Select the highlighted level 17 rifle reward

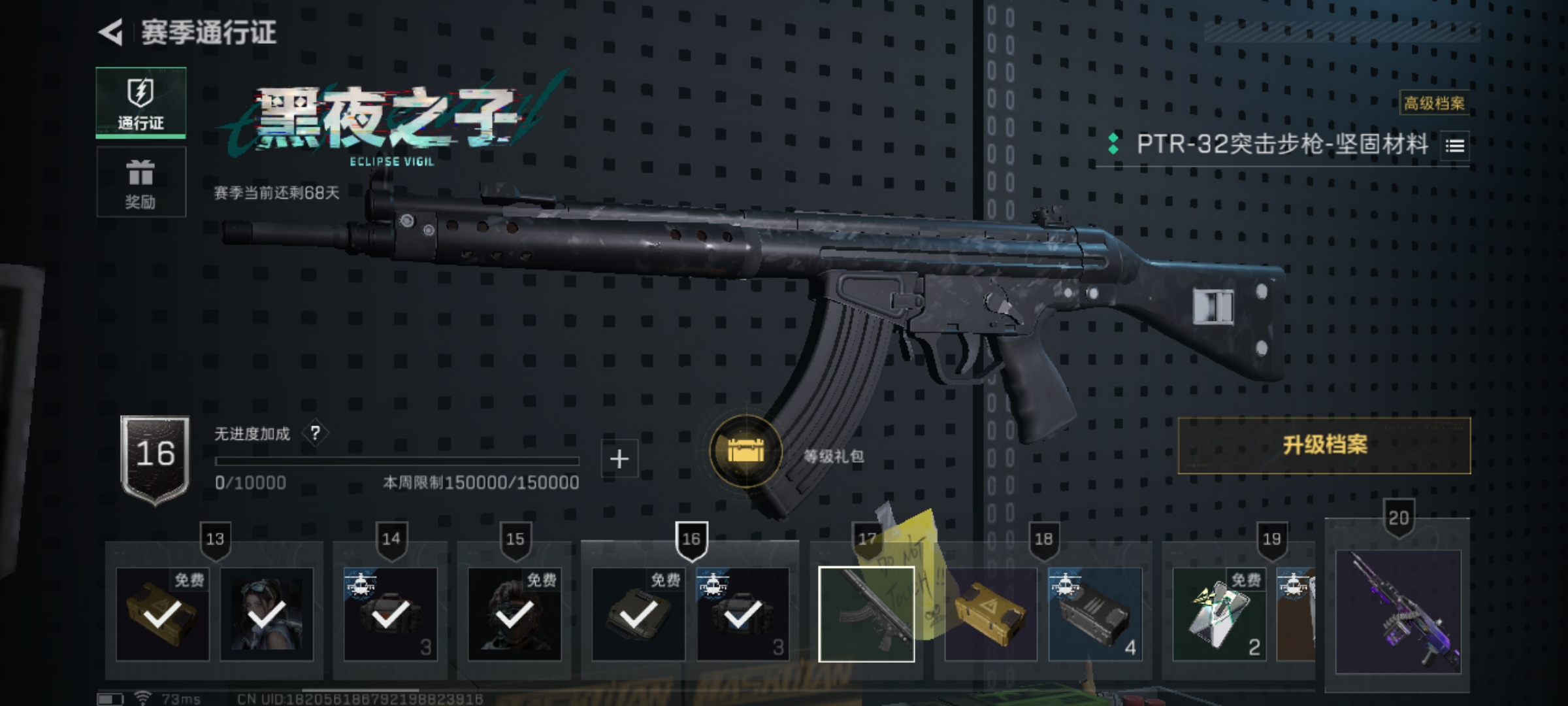click(866, 614)
